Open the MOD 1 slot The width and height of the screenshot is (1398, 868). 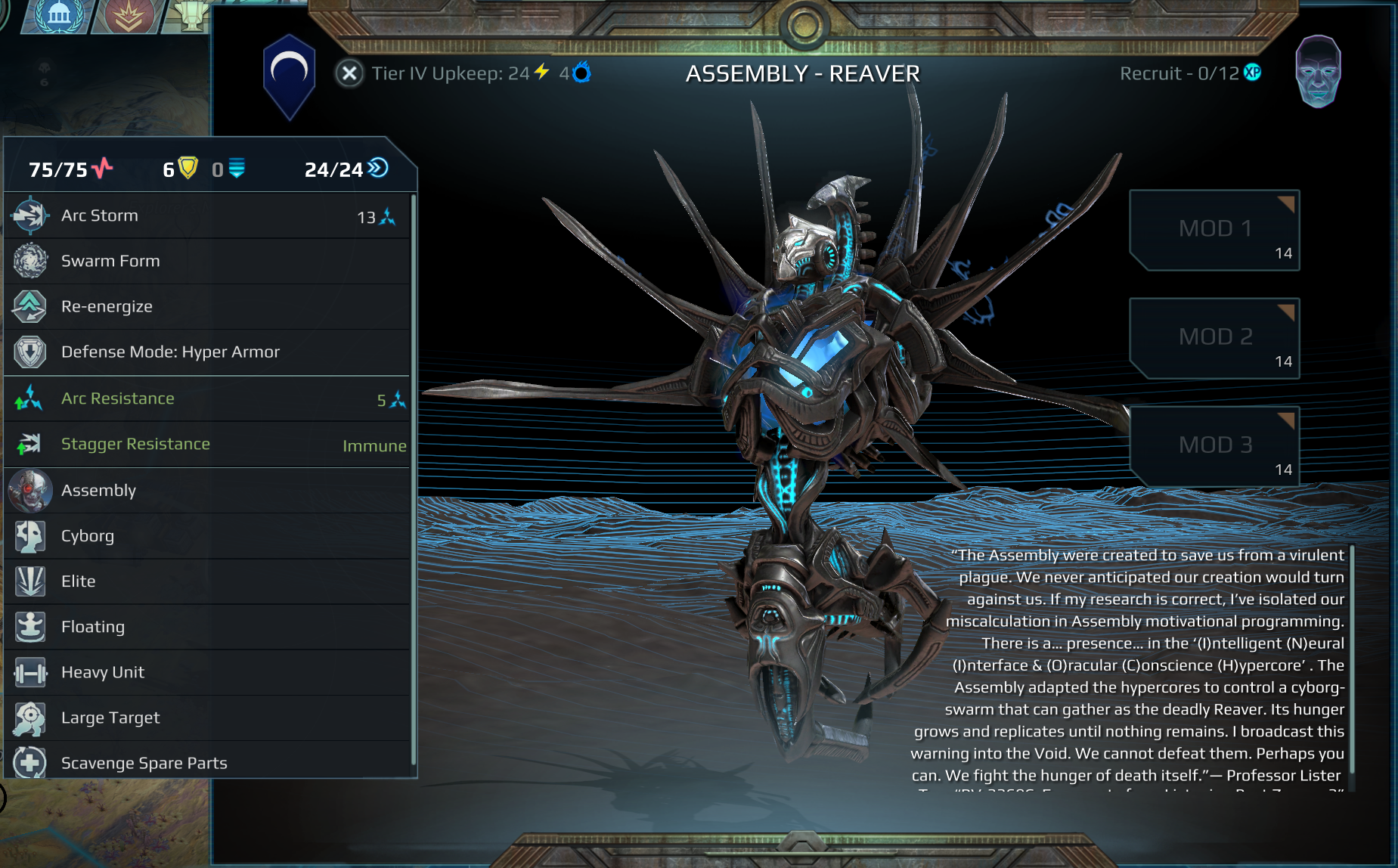coord(1214,230)
